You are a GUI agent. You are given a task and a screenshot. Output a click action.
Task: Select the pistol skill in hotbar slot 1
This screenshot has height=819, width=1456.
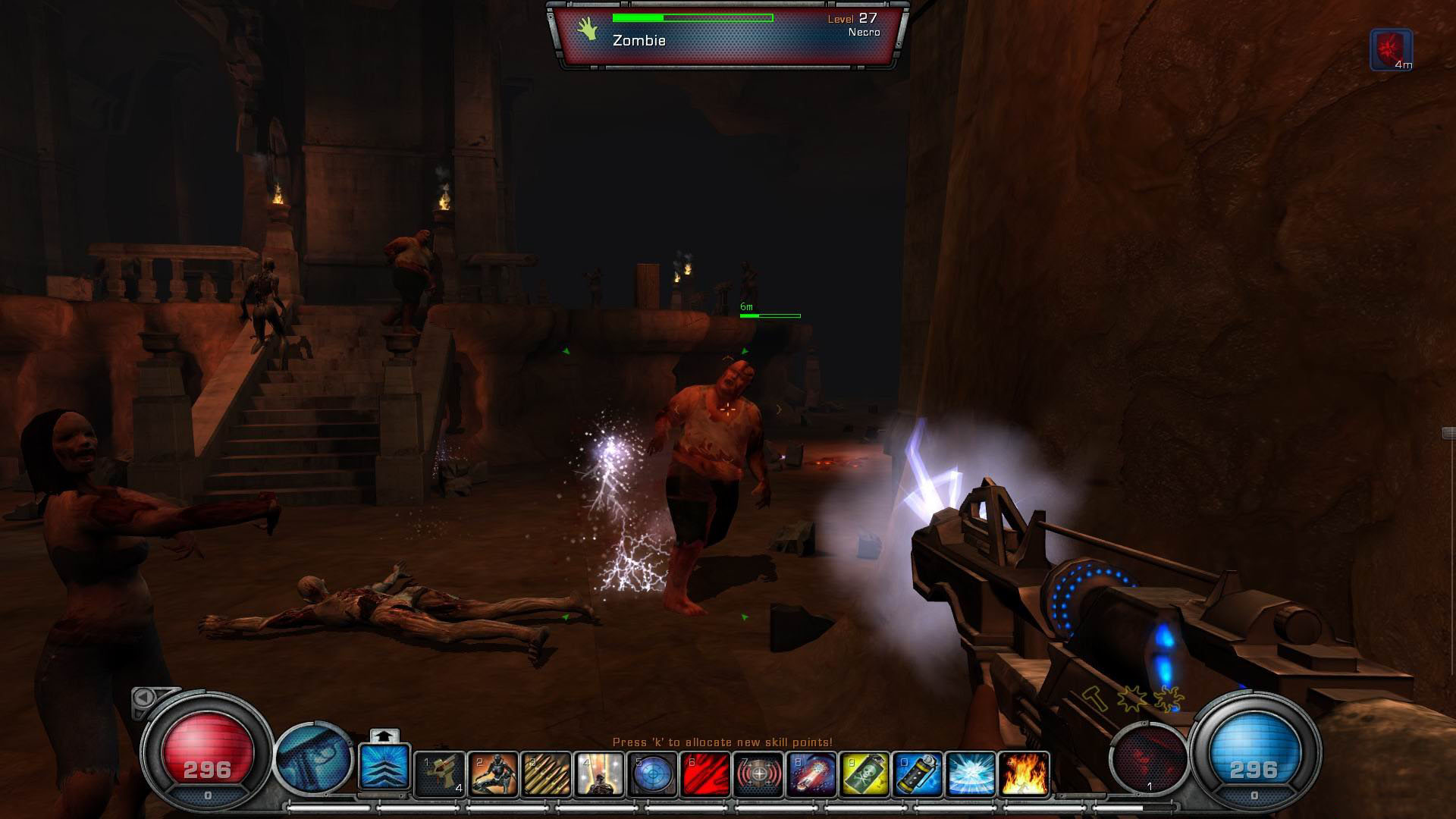tap(438, 773)
